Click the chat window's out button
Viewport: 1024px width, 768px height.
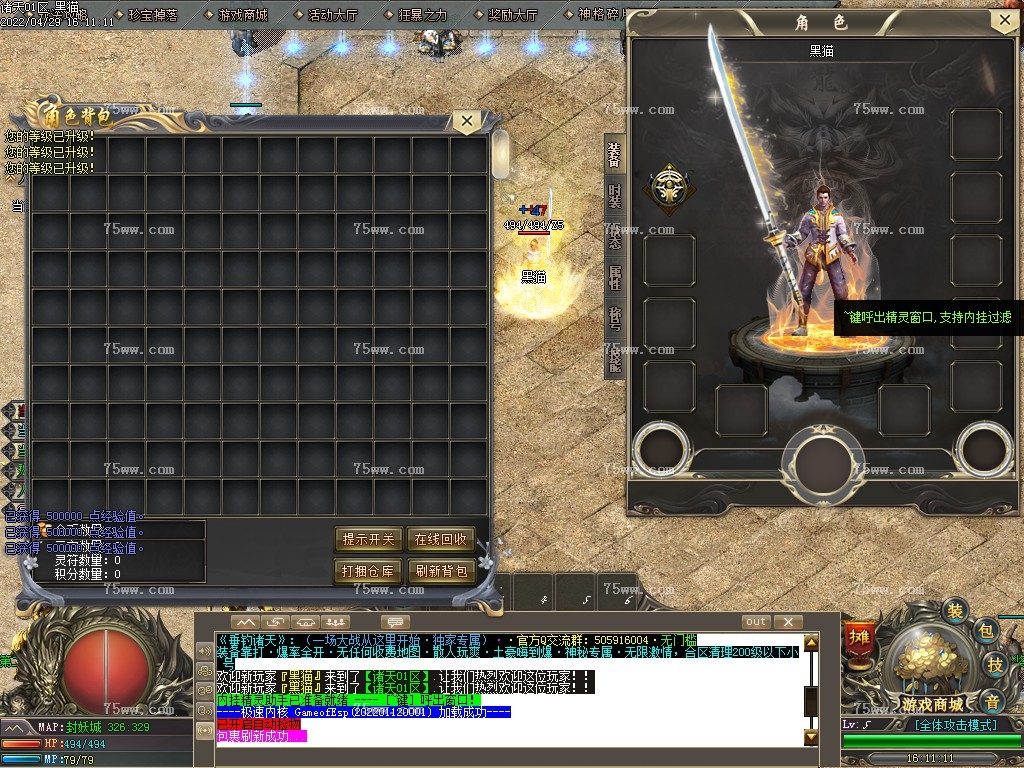pyautogui.click(x=756, y=622)
